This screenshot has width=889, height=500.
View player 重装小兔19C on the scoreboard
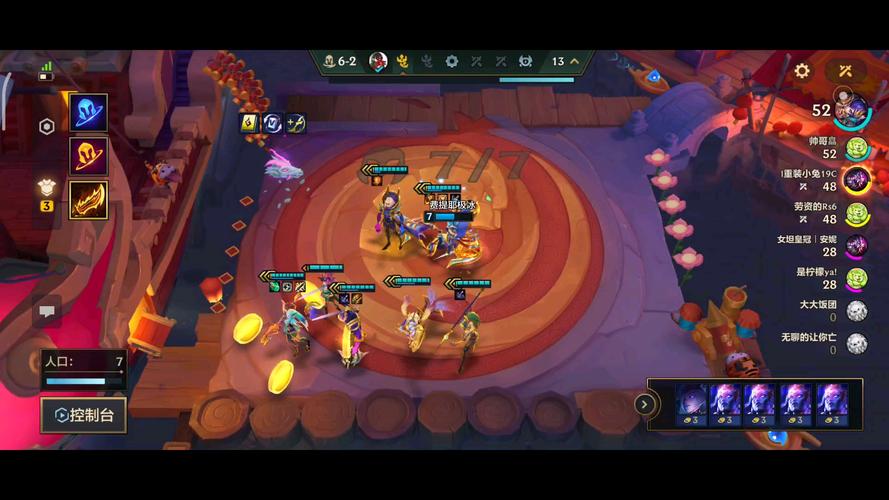pyautogui.click(x=857, y=180)
